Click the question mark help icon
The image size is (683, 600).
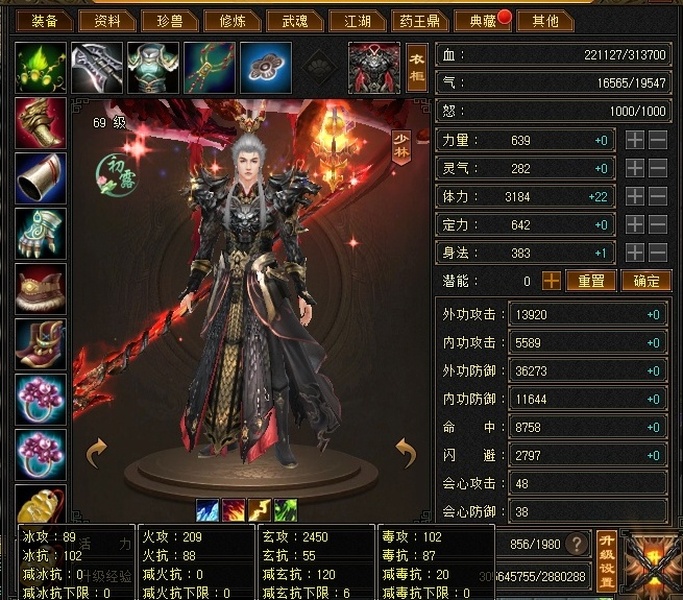[x=576, y=544]
